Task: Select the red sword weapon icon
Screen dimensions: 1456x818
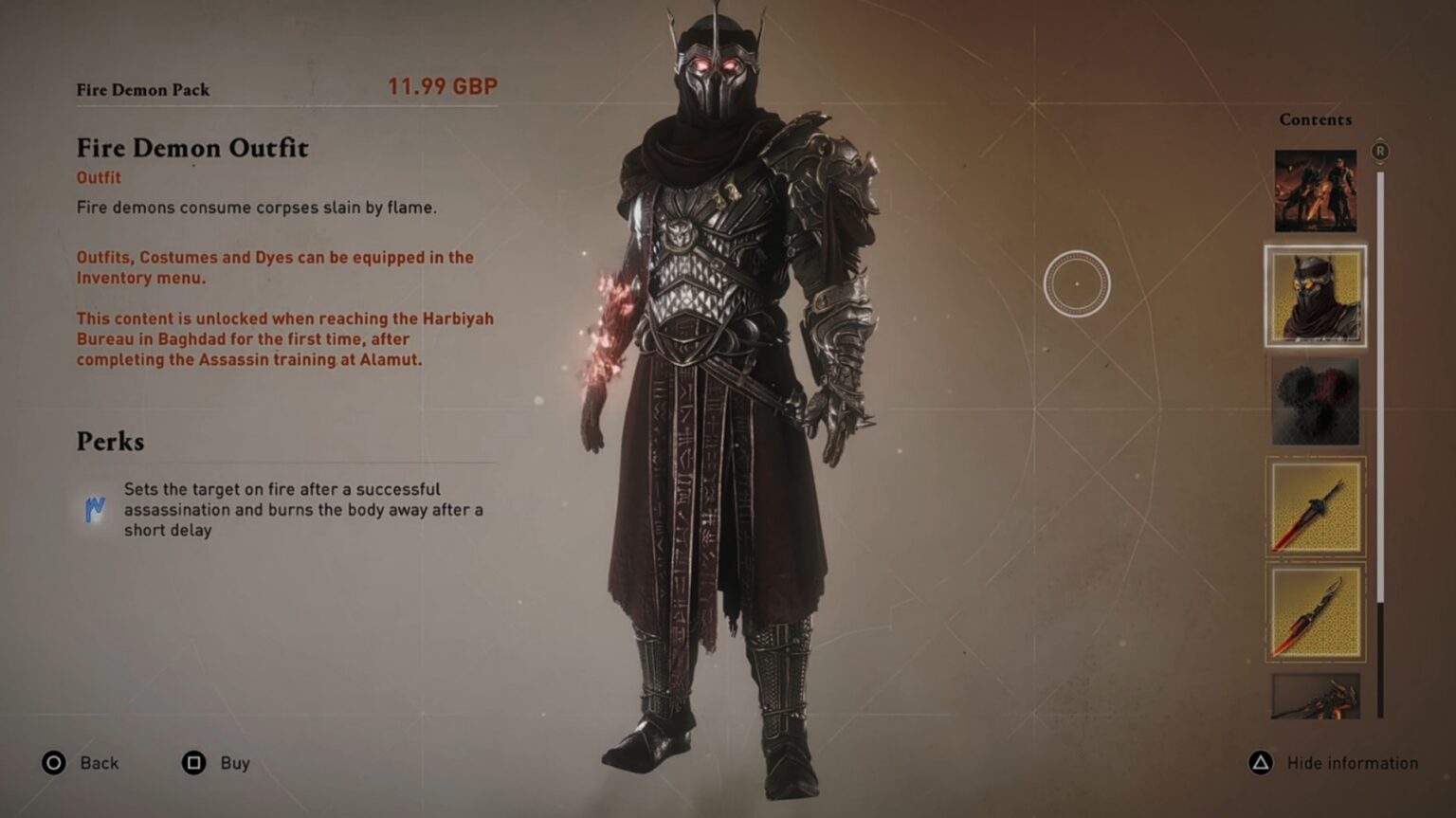Action: pos(1315,507)
